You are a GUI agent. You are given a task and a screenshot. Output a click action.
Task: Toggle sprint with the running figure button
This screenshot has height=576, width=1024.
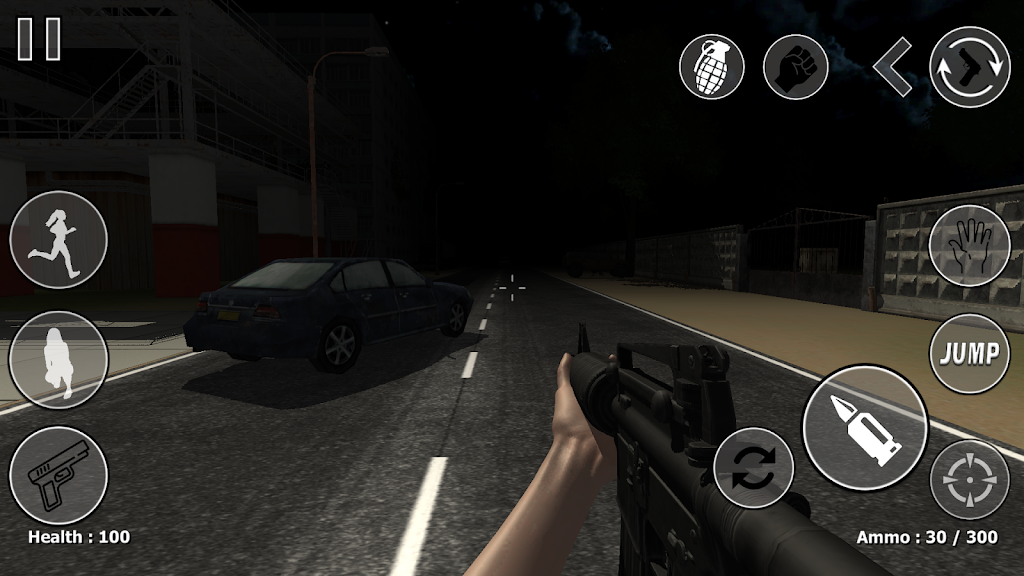pyautogui.click(x=59, y=240)
